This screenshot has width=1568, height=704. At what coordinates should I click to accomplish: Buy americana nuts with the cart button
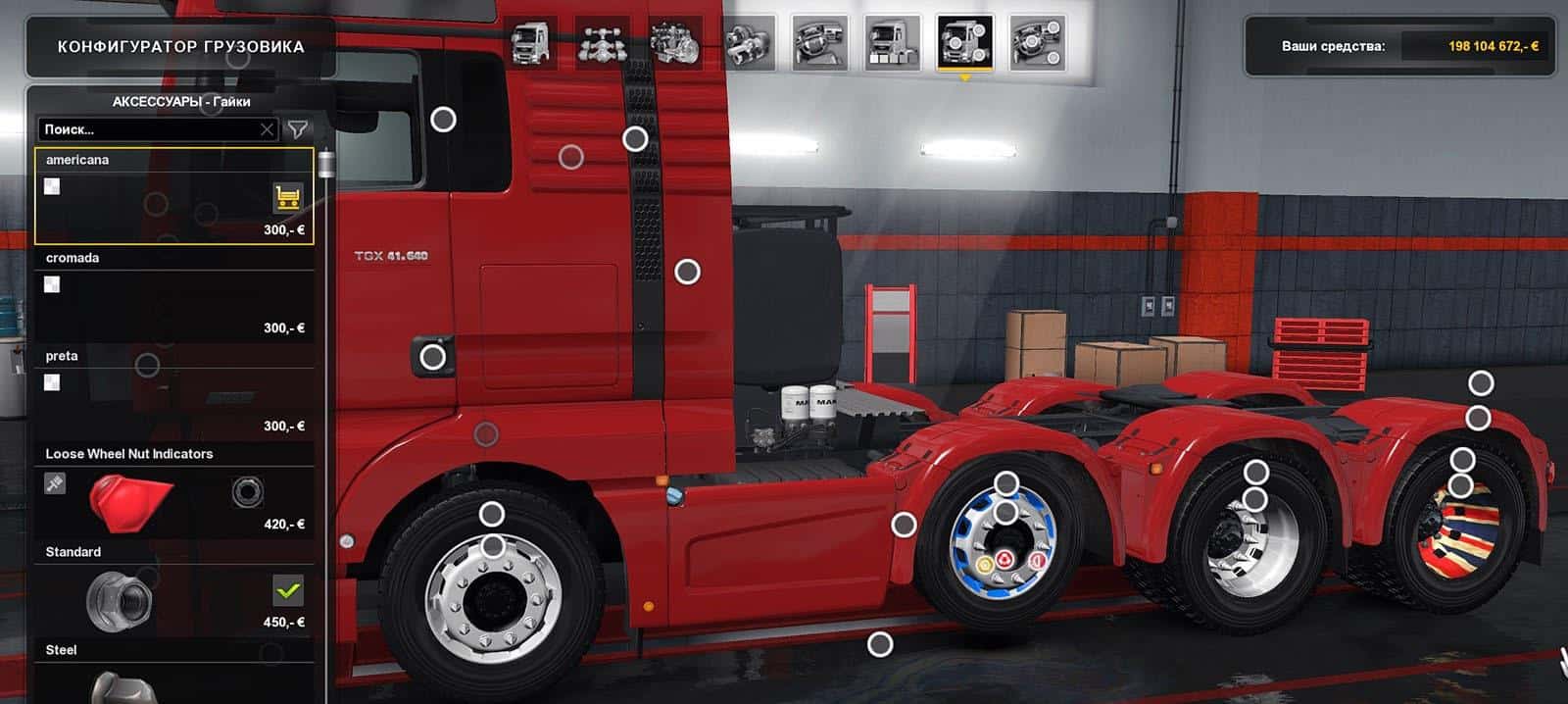pyautogui.click(x=287, y=198)
